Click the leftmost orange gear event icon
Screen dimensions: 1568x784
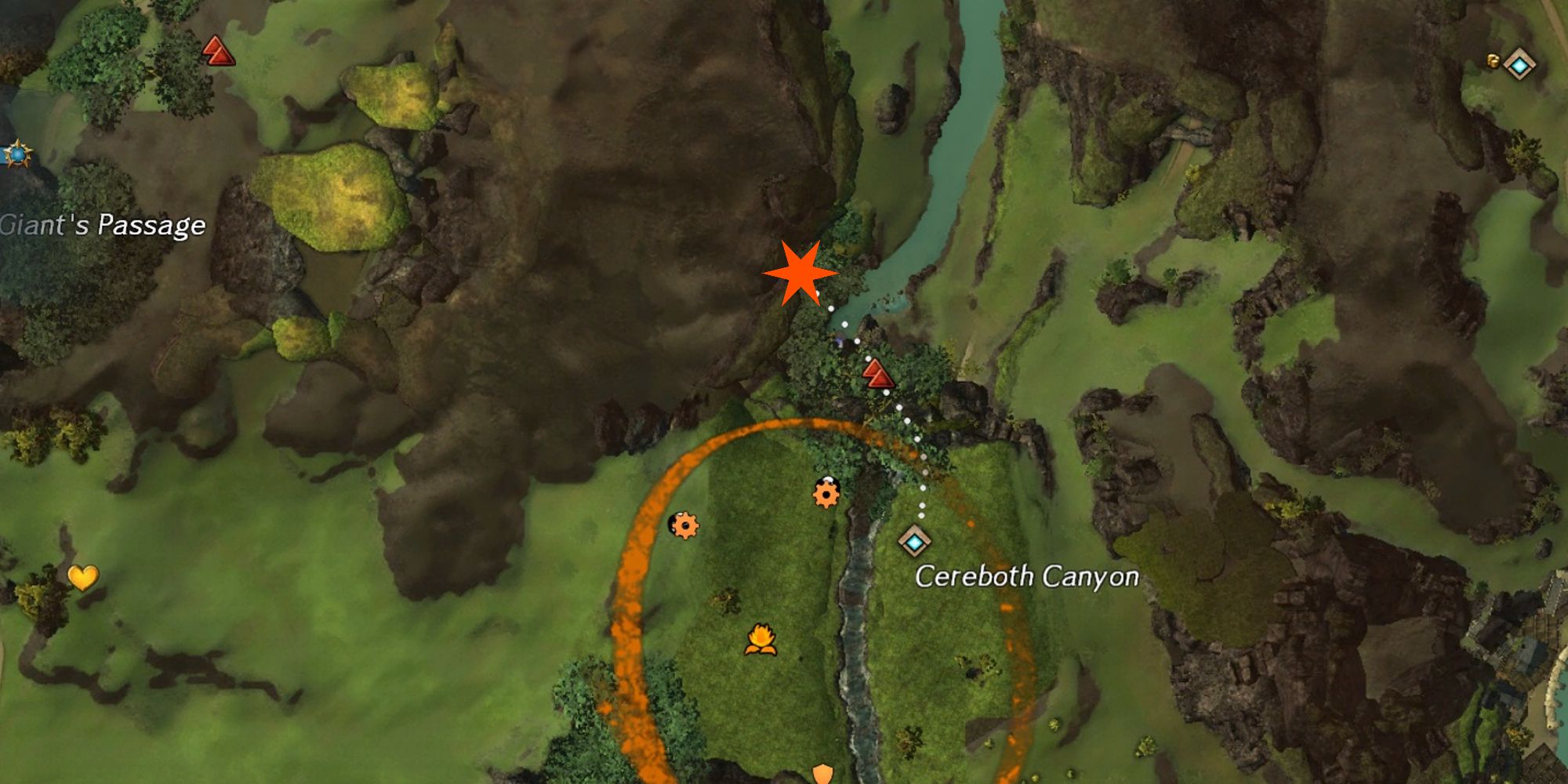point(684,527)
